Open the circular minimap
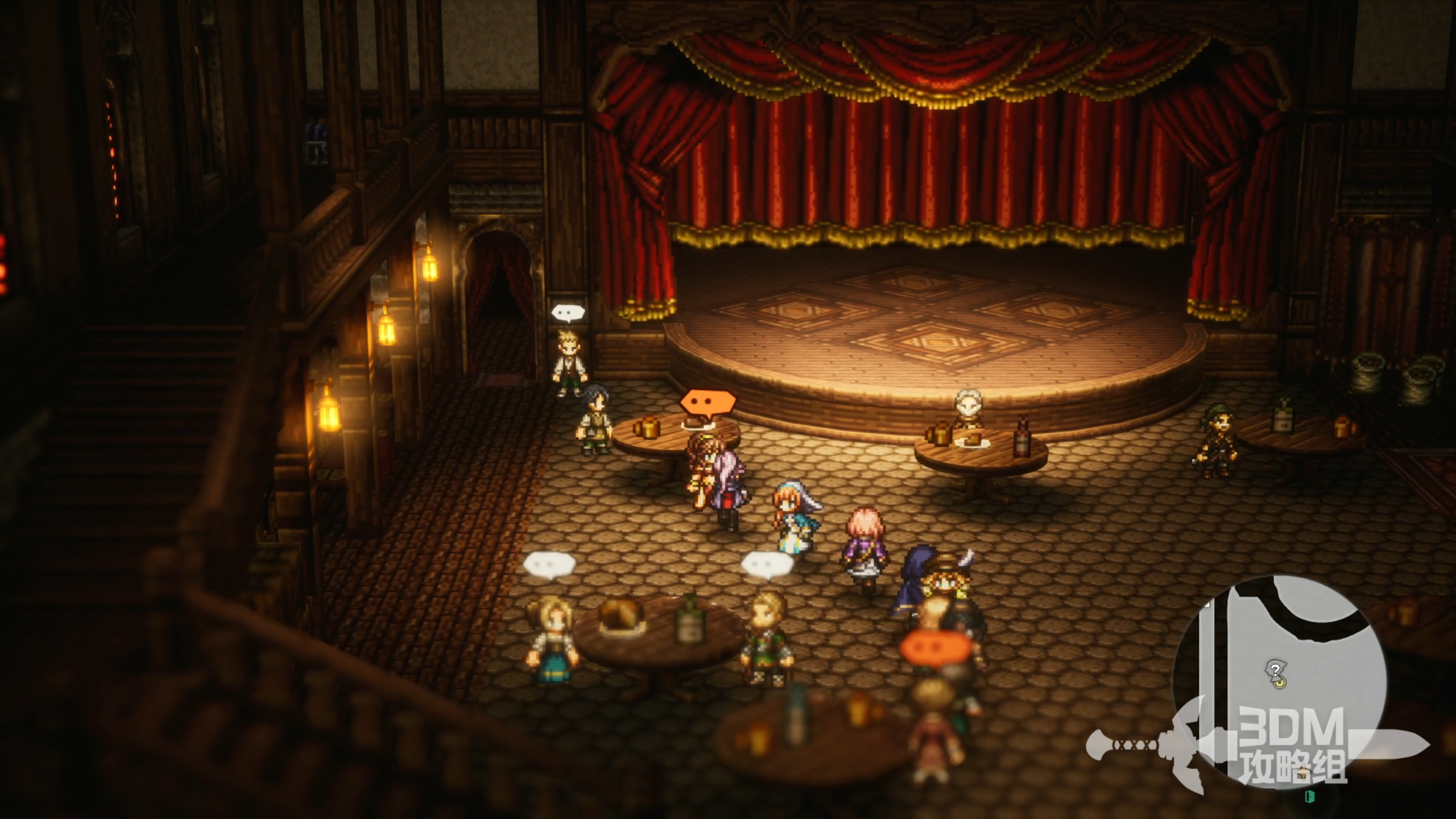This screenshot has width=1456, height=819. click(1279, 680)
